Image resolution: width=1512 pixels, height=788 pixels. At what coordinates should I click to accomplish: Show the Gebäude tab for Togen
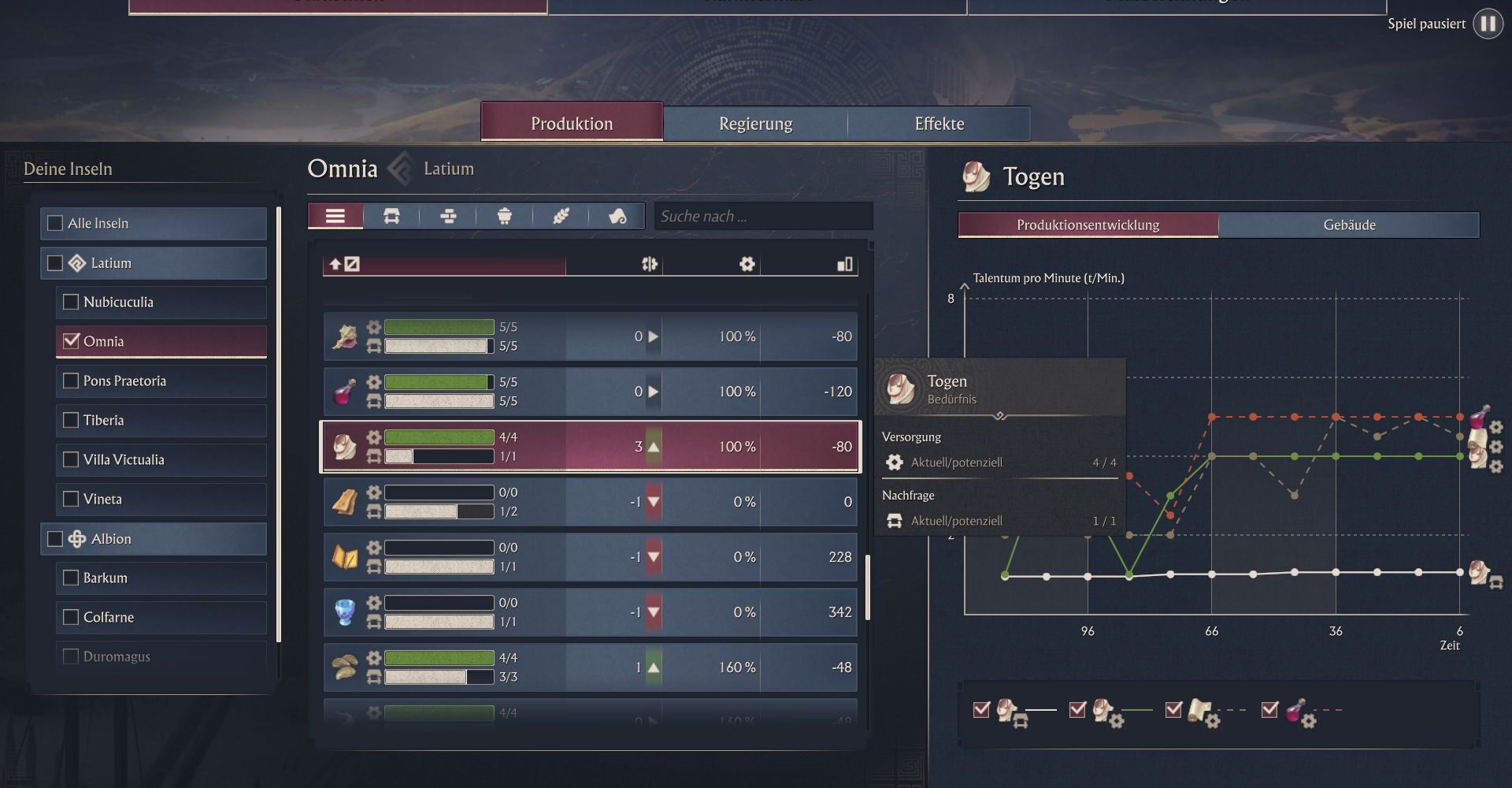[1348, 225]
